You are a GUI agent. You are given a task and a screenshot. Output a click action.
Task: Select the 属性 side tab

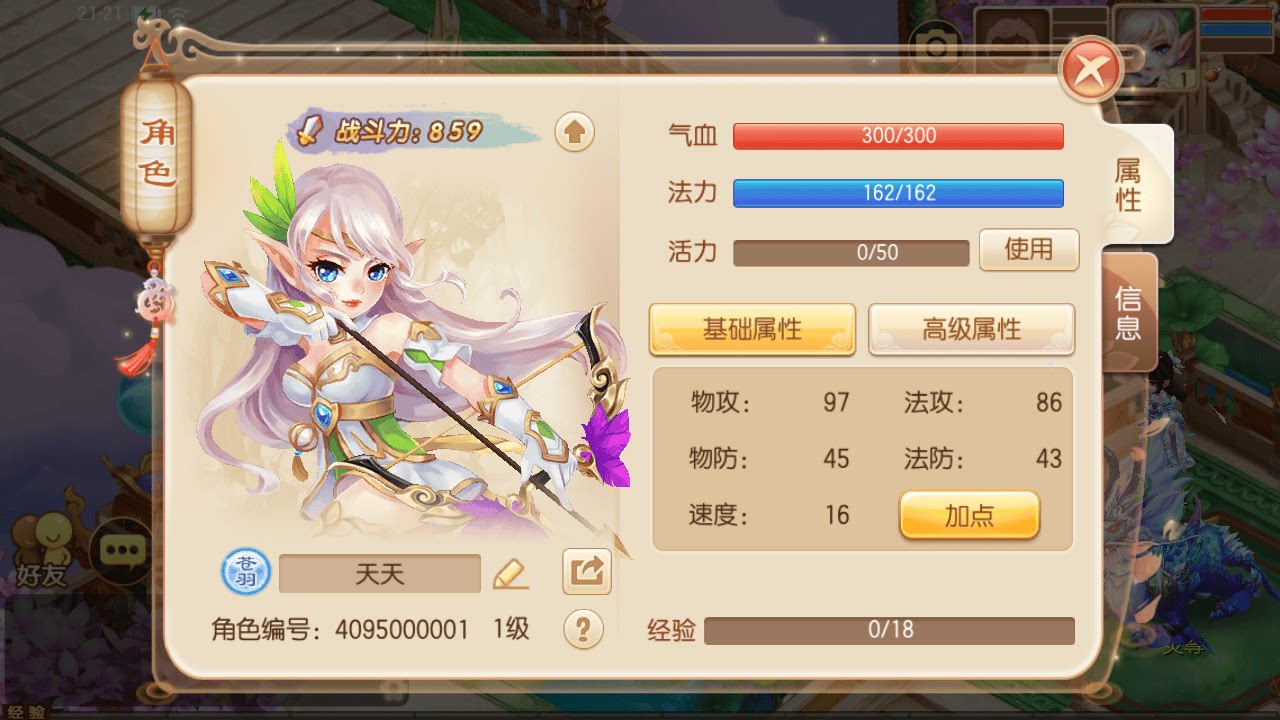(x=1127, y=185)
